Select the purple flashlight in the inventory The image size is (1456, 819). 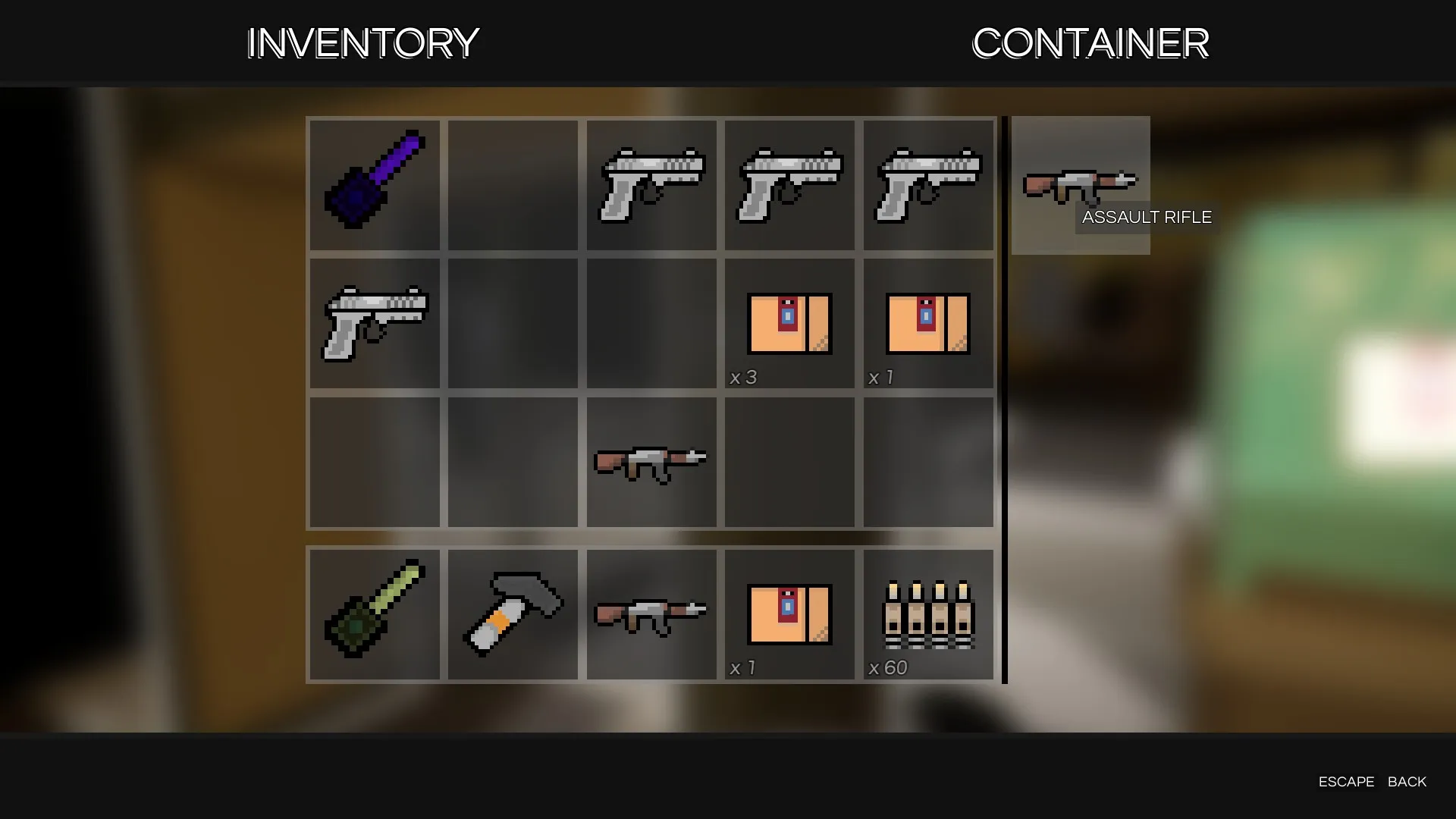pos(374,184)
